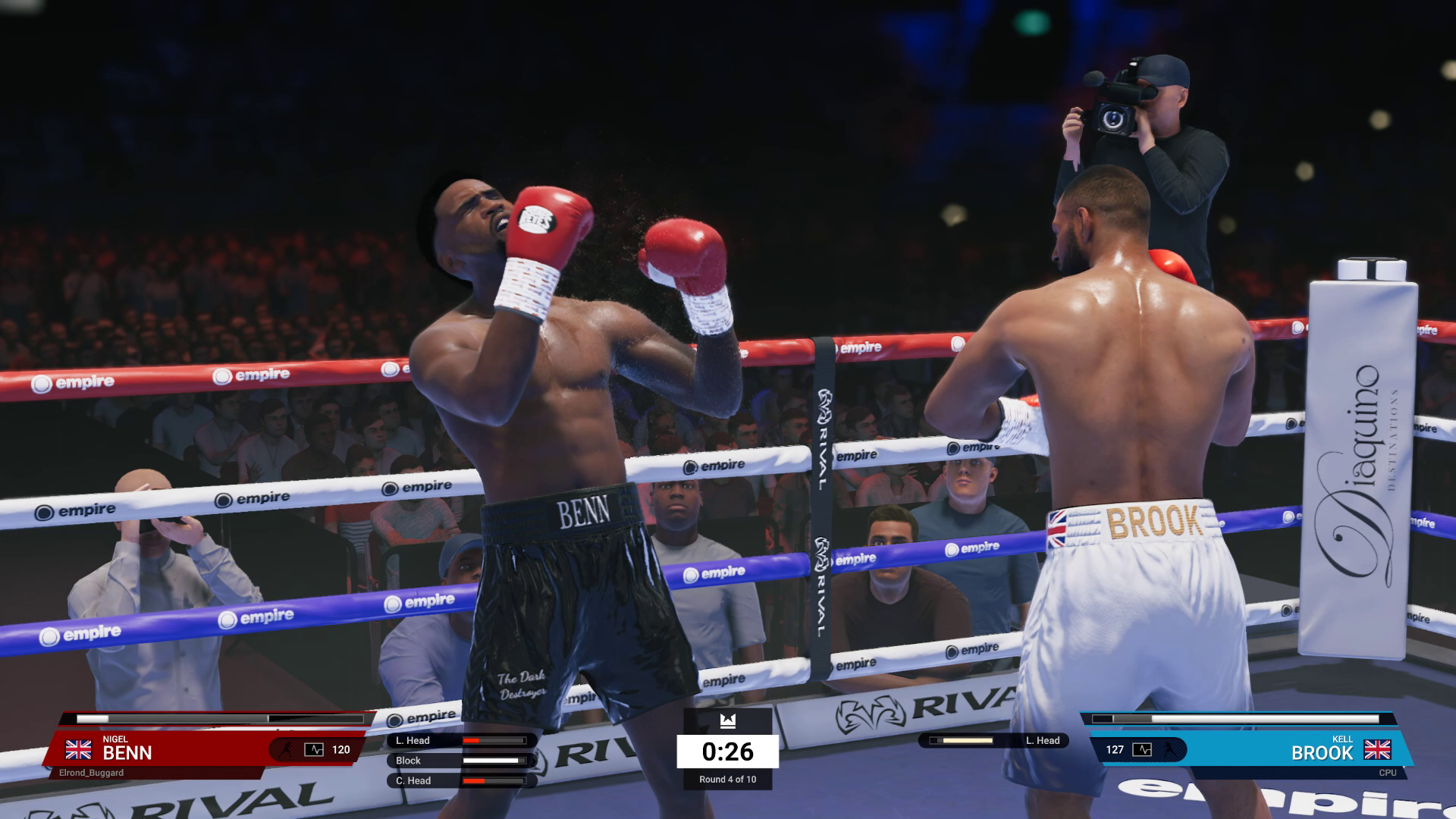1456x819 pixels.
Task: Click the UK flag on Kell Brook's nameplate
Action: point(1378,749)
